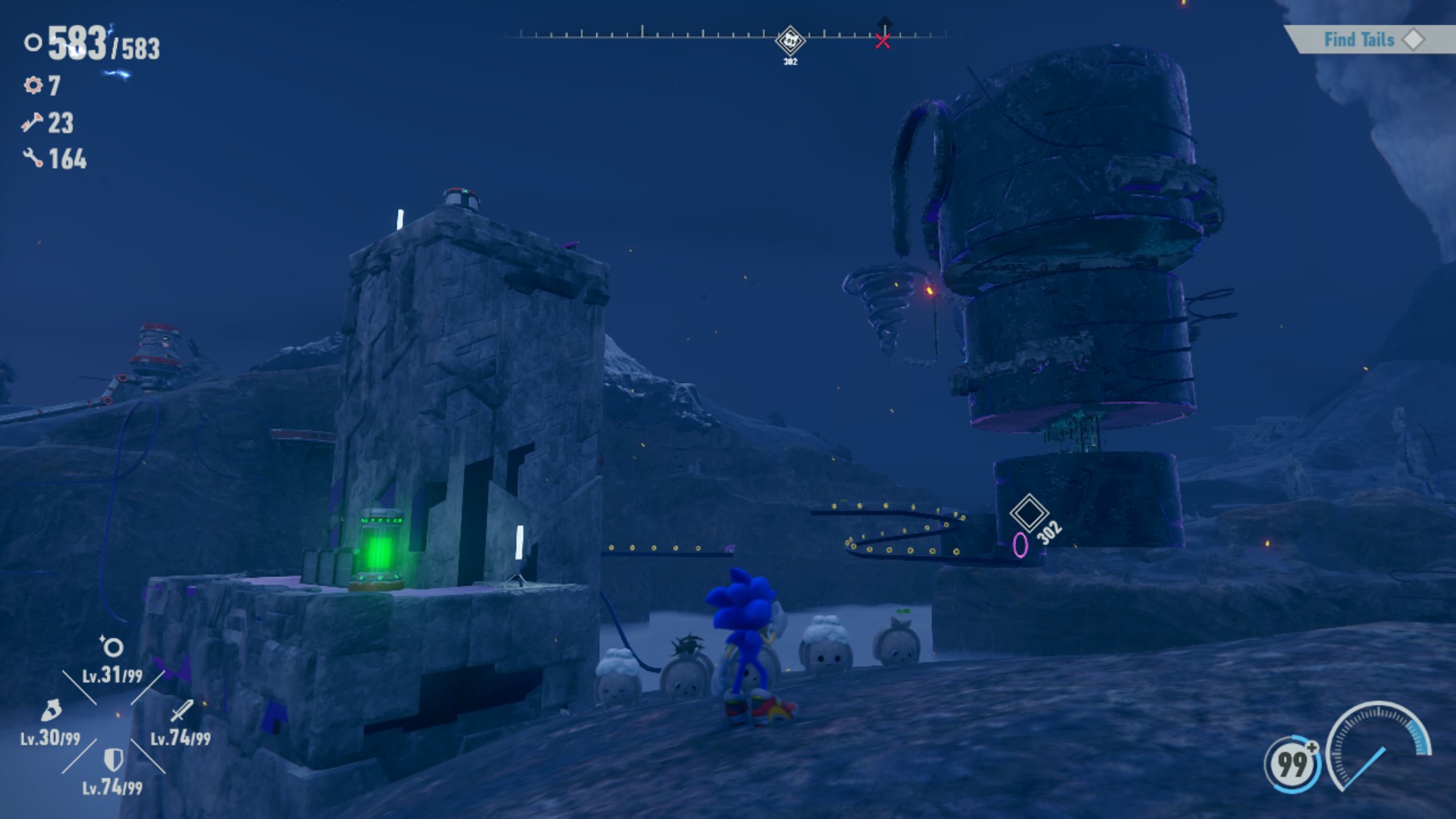This screenshot has height=819, width=1456.
Task: Click the pink portal ring near marker 302
Action: click(1019, 543)
